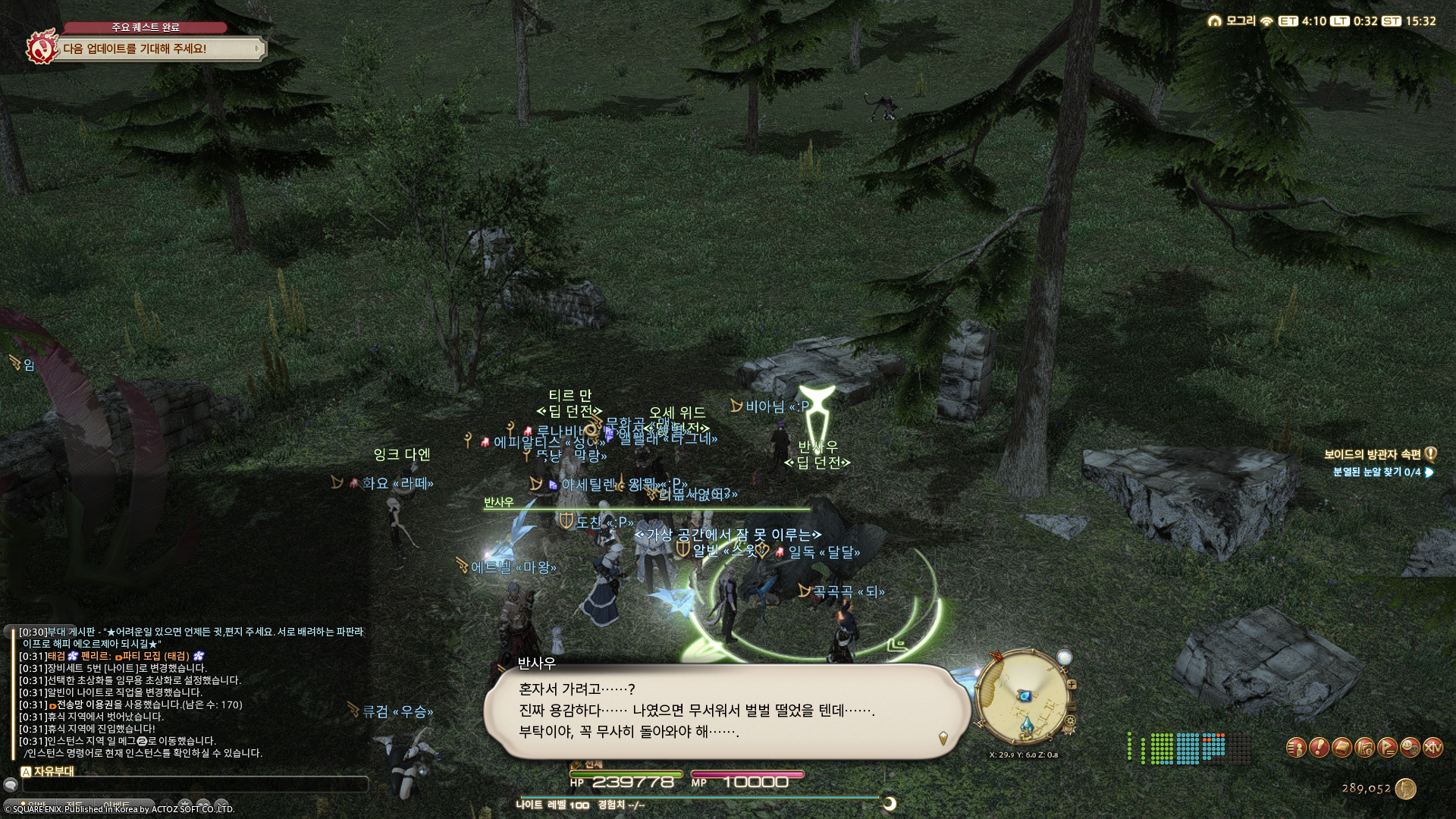The image size is (1456, 819).
Task: Click the exclamation marker on the duty list
Action: pyautogui.click(x=1429, y=455)
